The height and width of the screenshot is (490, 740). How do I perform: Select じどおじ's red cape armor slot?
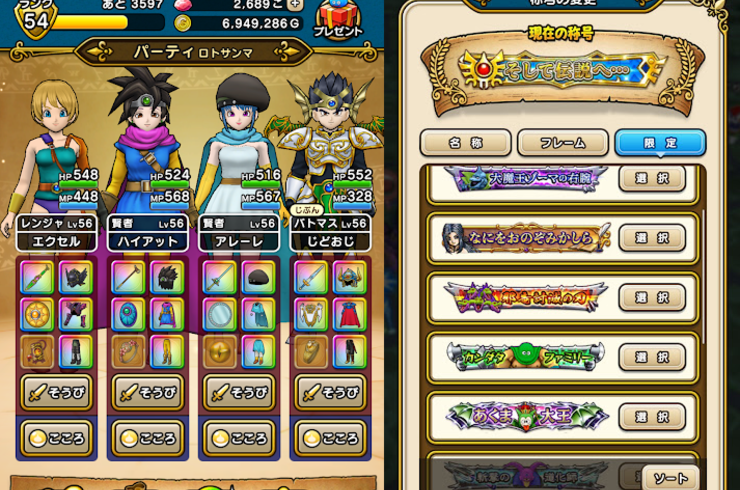(x=349, y=314)
